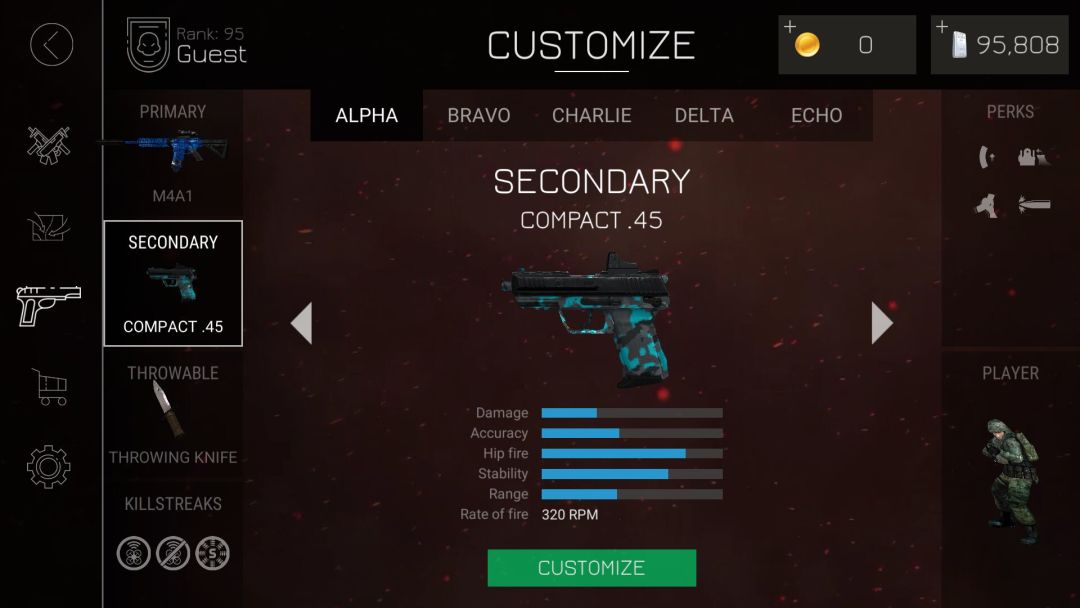Choose the Throwing Knife throwable slot
The height and width of the screenshot is (608, 1080).
point(172,413)
